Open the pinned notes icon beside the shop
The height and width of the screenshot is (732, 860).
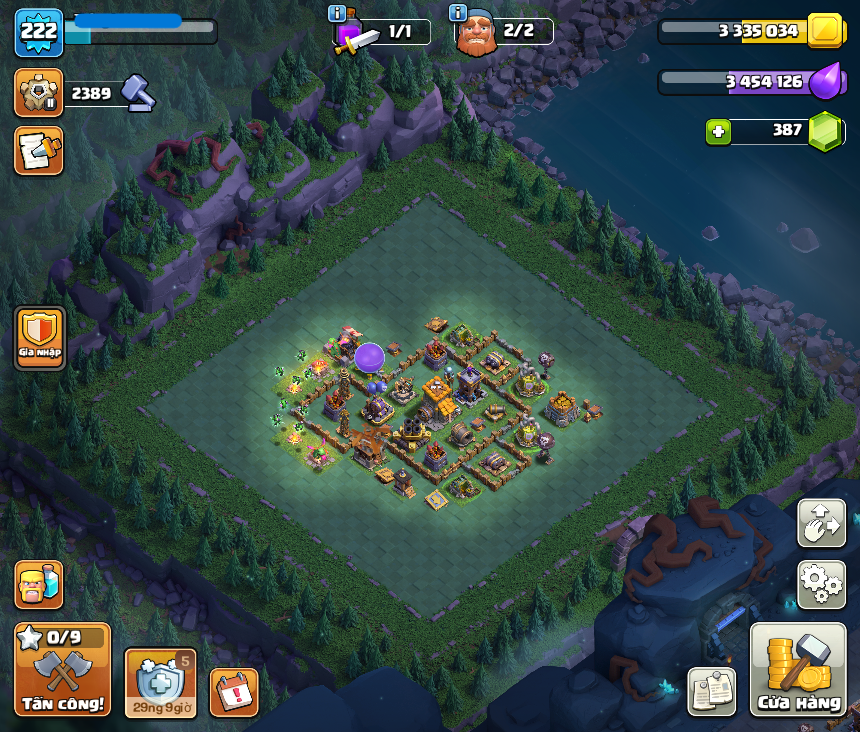712,691
